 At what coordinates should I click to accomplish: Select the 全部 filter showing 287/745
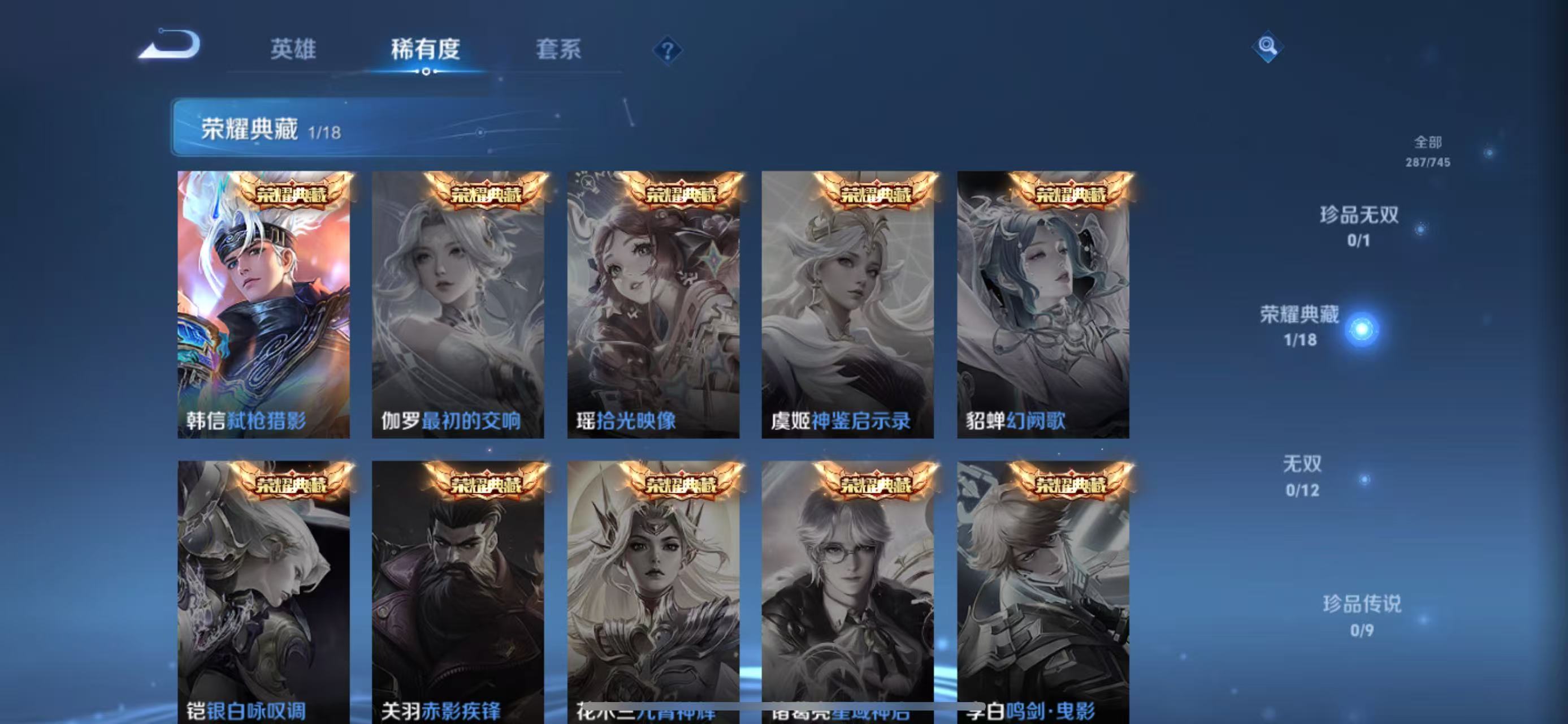pos(1428,151)
